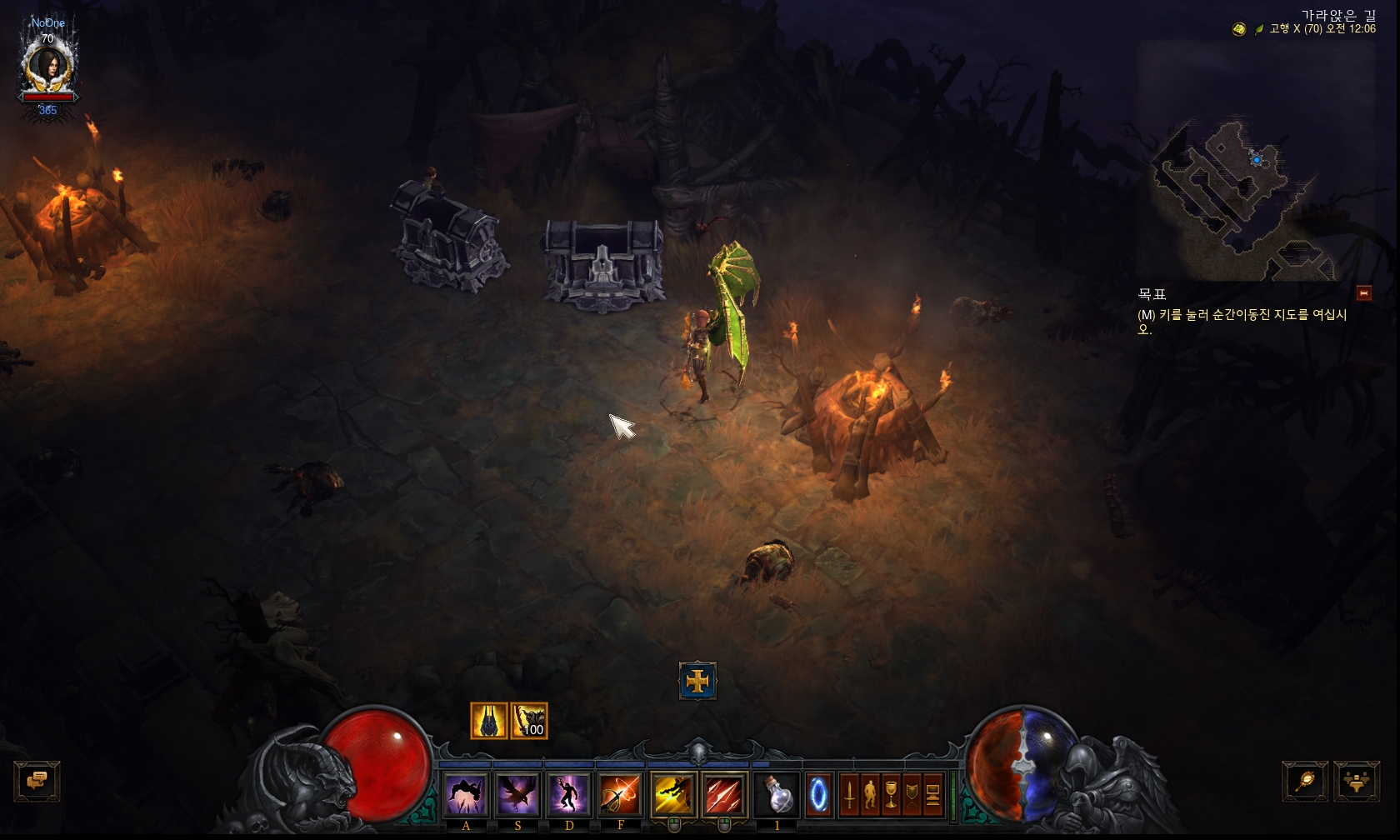The width and height of the screenshot is (1400, 840).
Task: Open the goblet achievements button
Action: (x=891, y=794)
